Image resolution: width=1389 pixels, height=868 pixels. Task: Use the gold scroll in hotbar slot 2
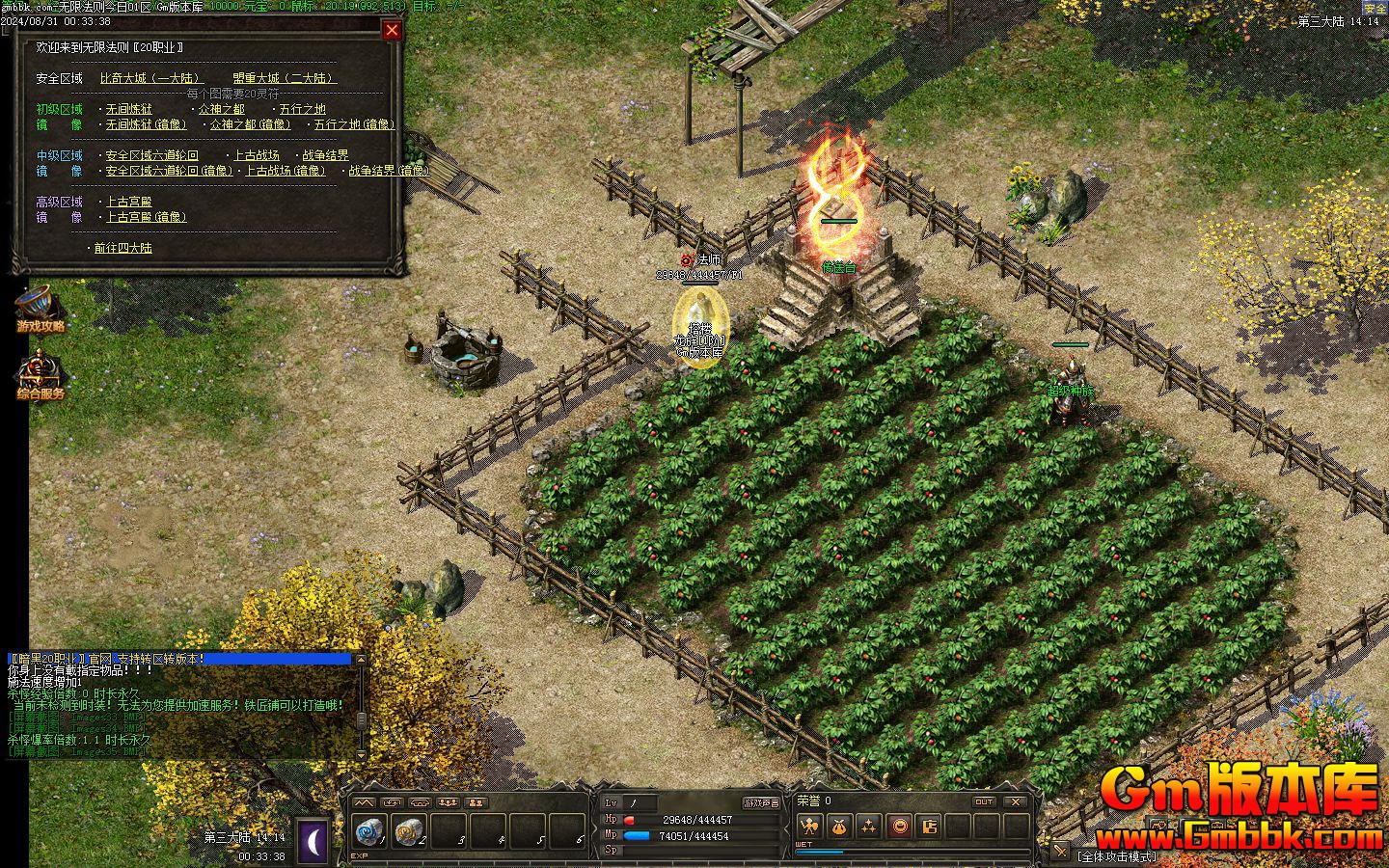[x=409, y=829]
